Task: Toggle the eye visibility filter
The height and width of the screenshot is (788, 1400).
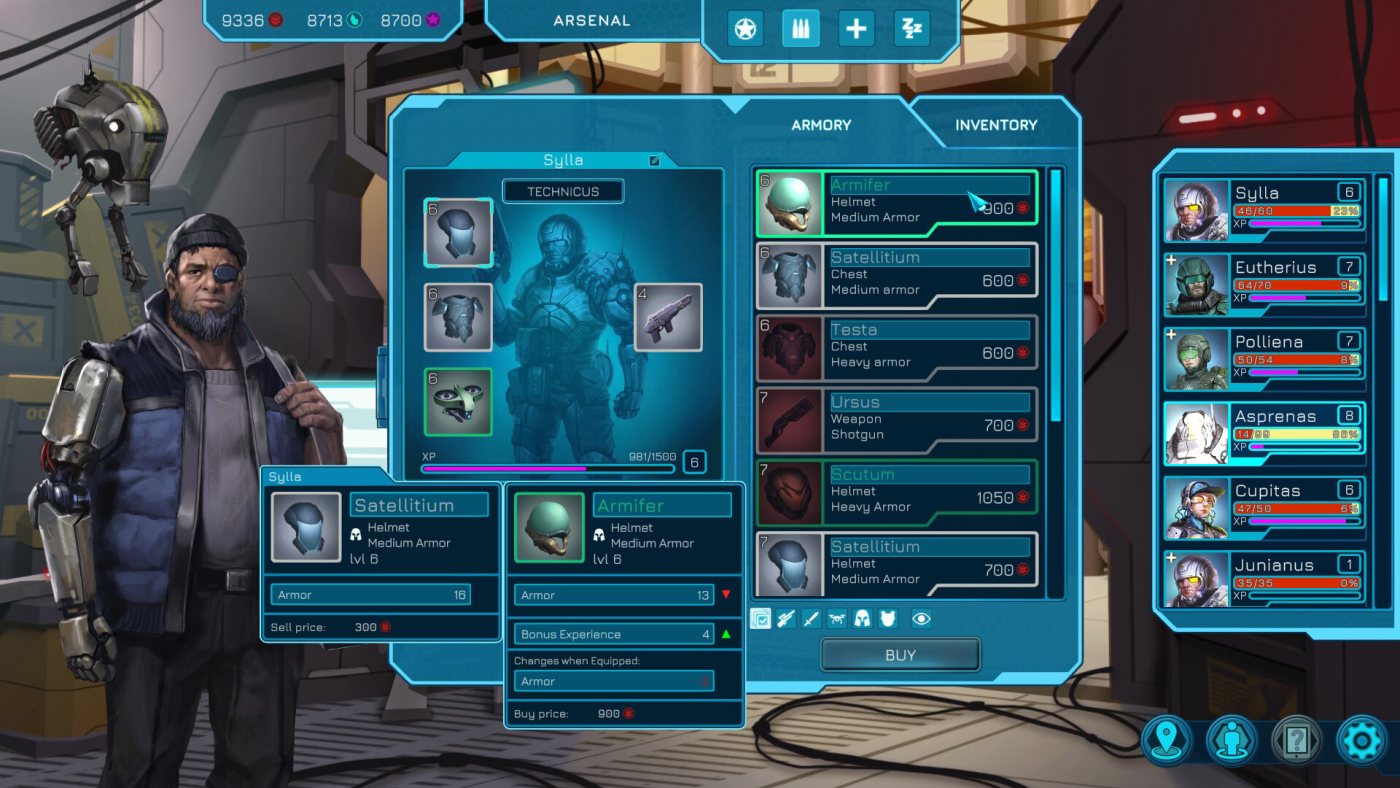Action: tap(921, 619)
